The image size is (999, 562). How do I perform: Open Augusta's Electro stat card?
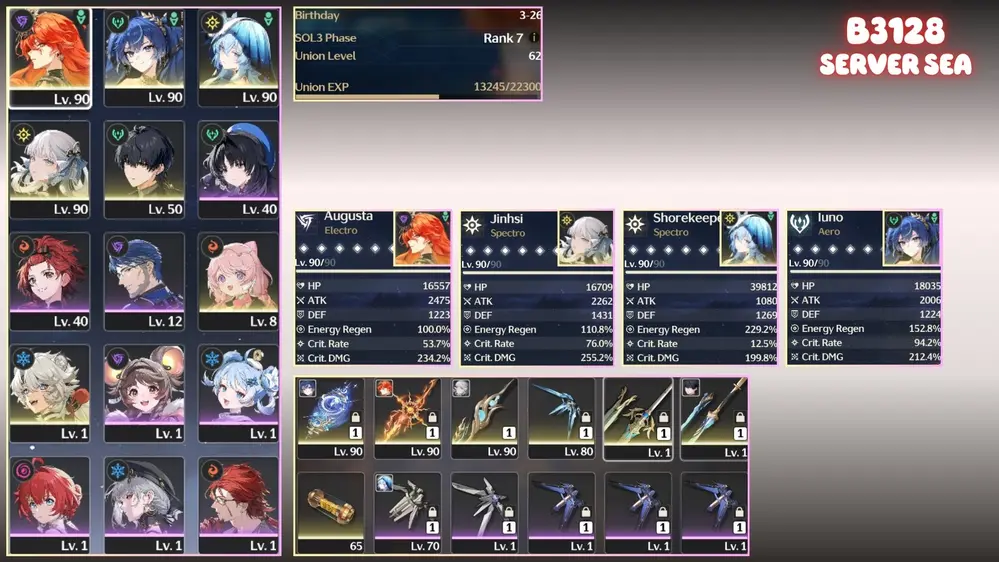pos(373,288)
